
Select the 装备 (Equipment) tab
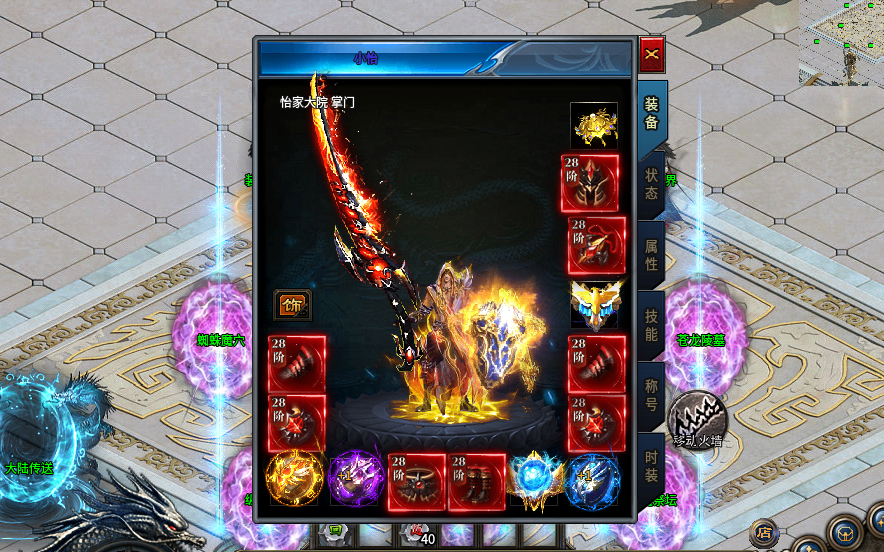point(651,113)
